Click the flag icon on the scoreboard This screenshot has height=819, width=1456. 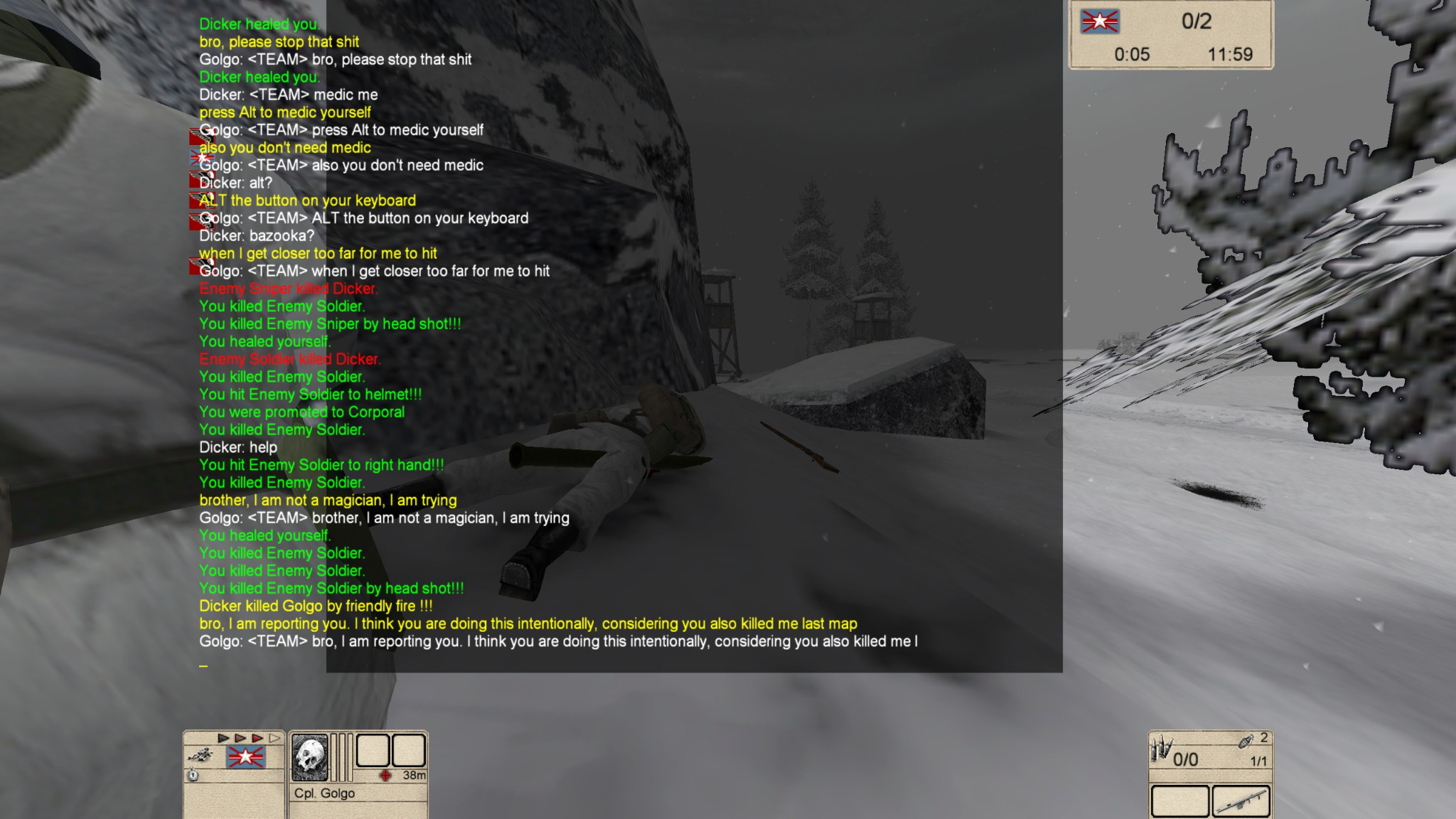pyautogui.click(x=1100, y=22)
